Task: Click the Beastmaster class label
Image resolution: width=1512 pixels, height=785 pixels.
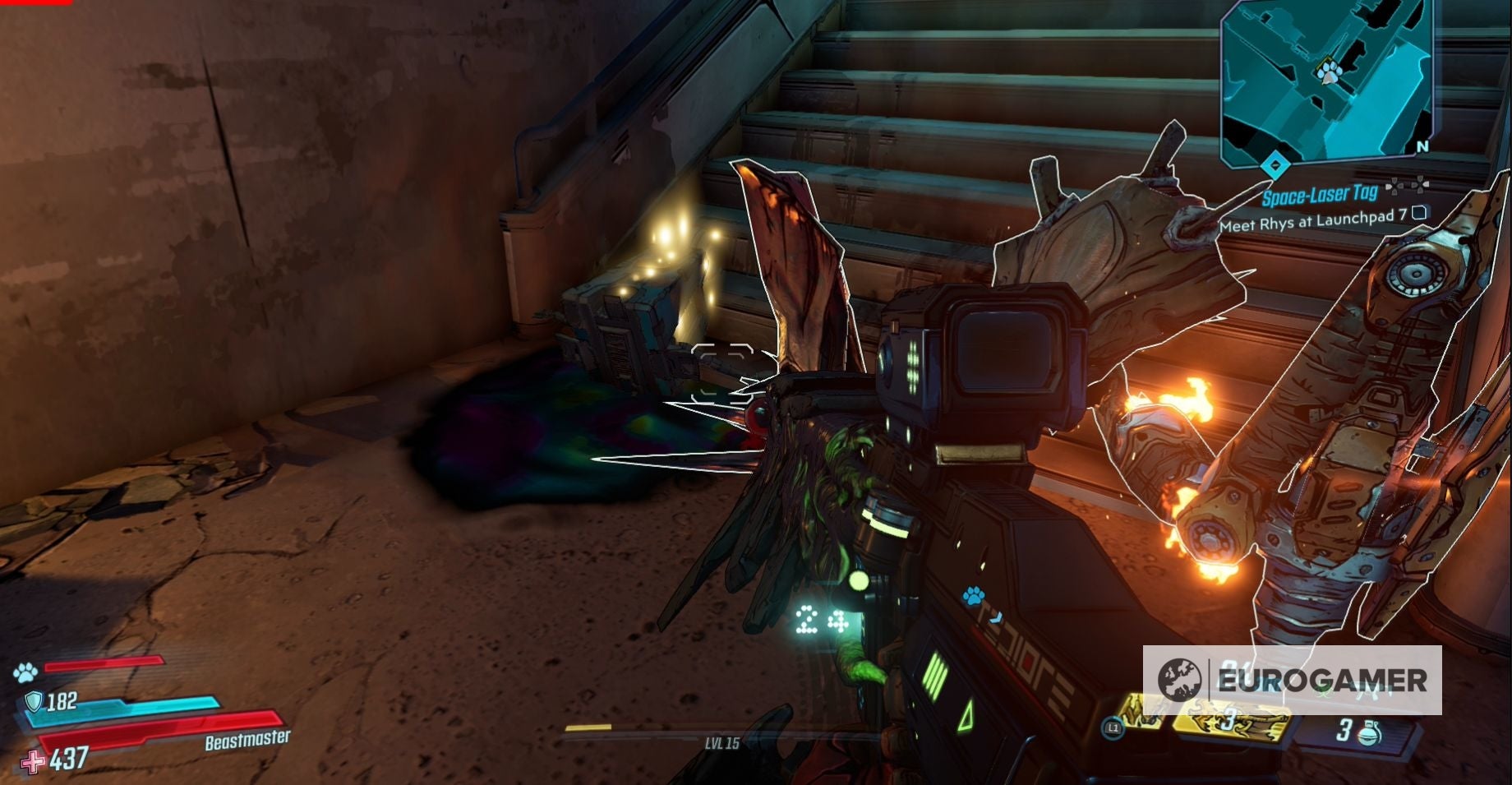Action: (246, 741)
